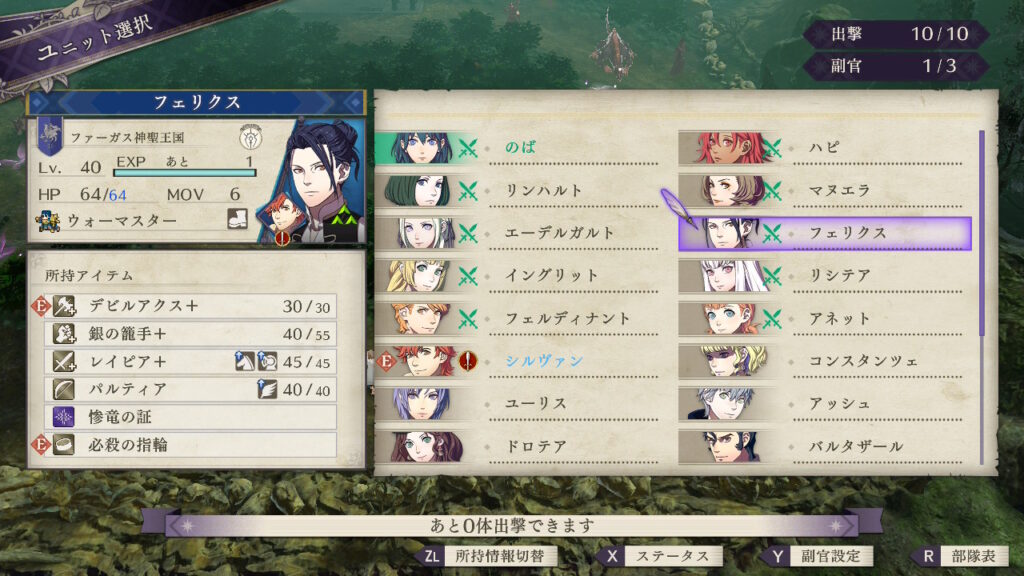The height and width of the screenshot is (576, 1024).
Task: Click the highlighted フェリクス row
Action: click(x=824, y=233)
